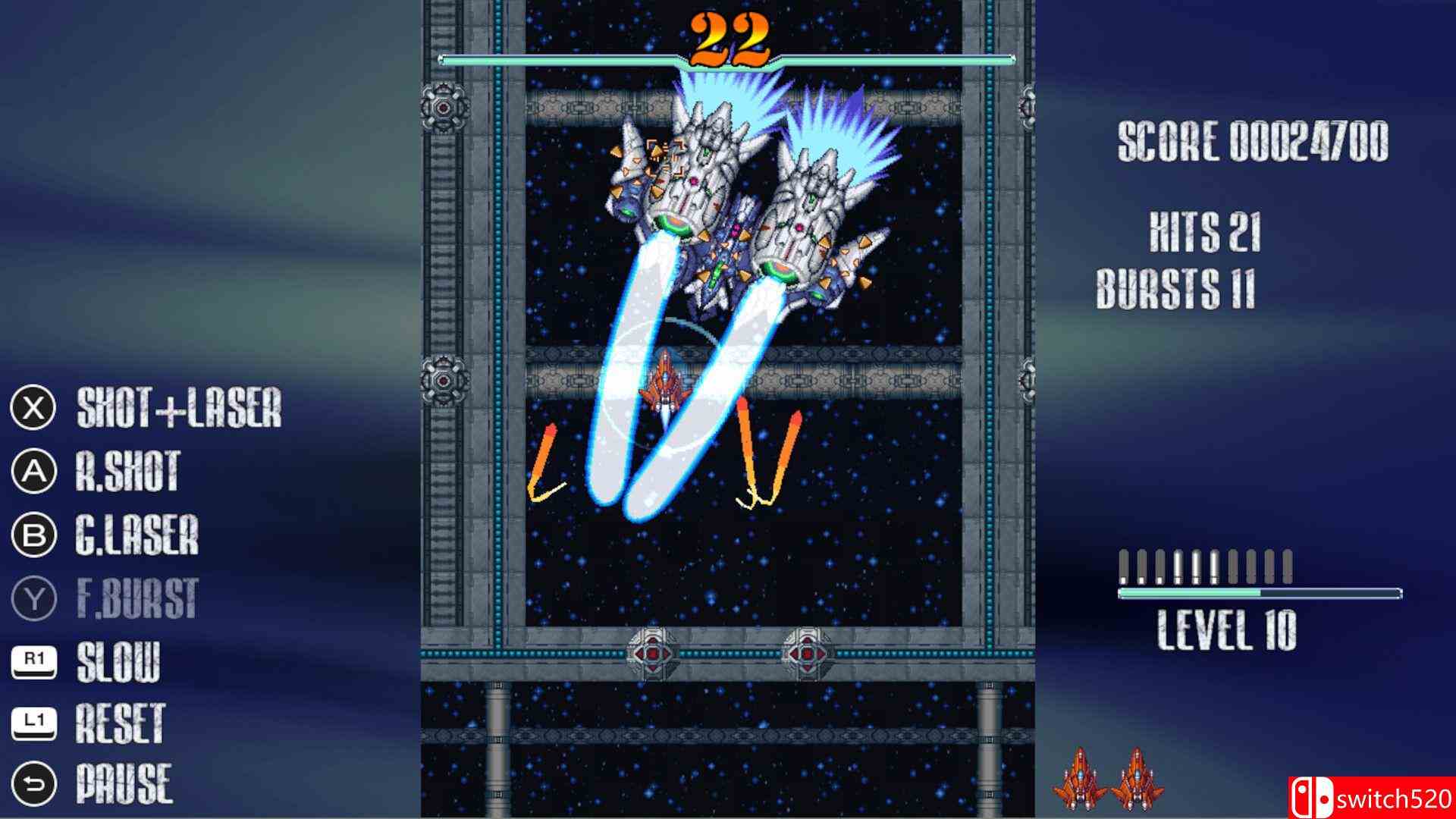Click the L1 icon to Reset
Viewport: 1456px width, 819px height.
(33, 723)
